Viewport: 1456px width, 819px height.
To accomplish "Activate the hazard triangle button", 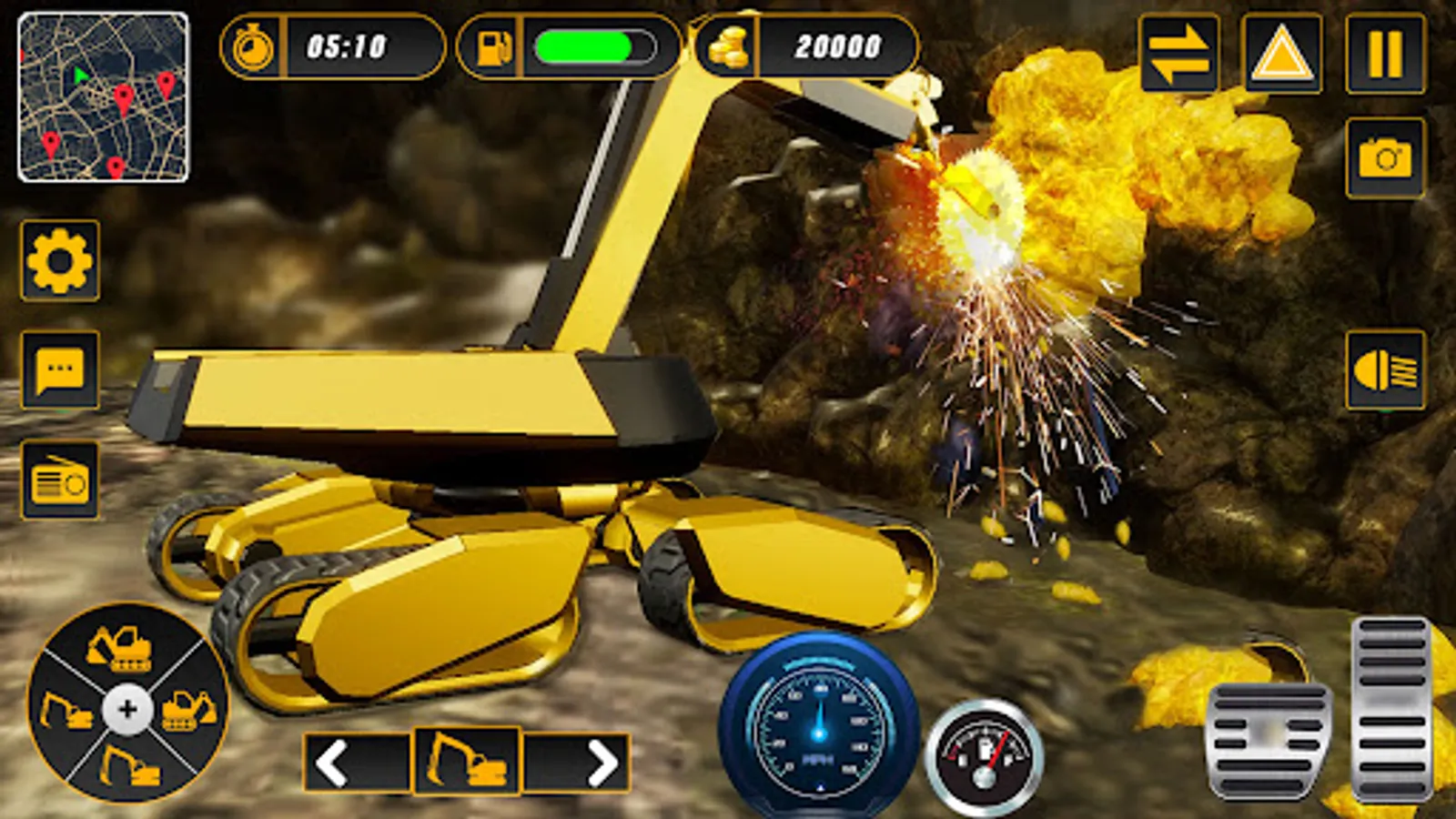I will tap(1281, 54).
